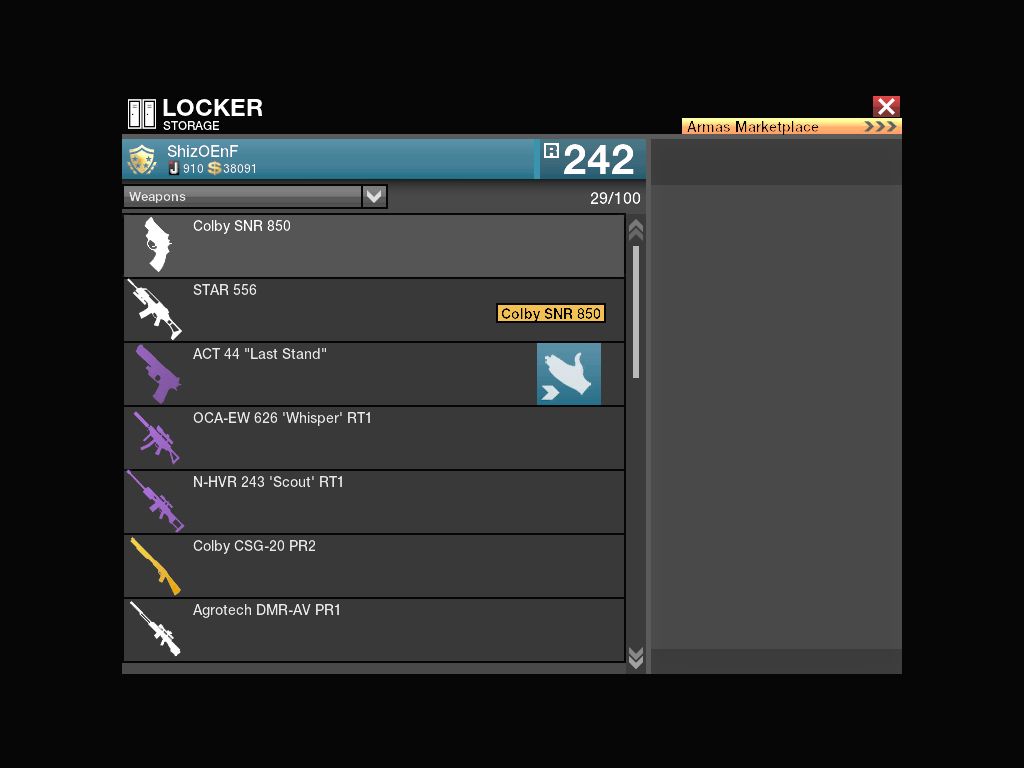
Task: Click the scroll-down double arrow
Action: point(635,656)
